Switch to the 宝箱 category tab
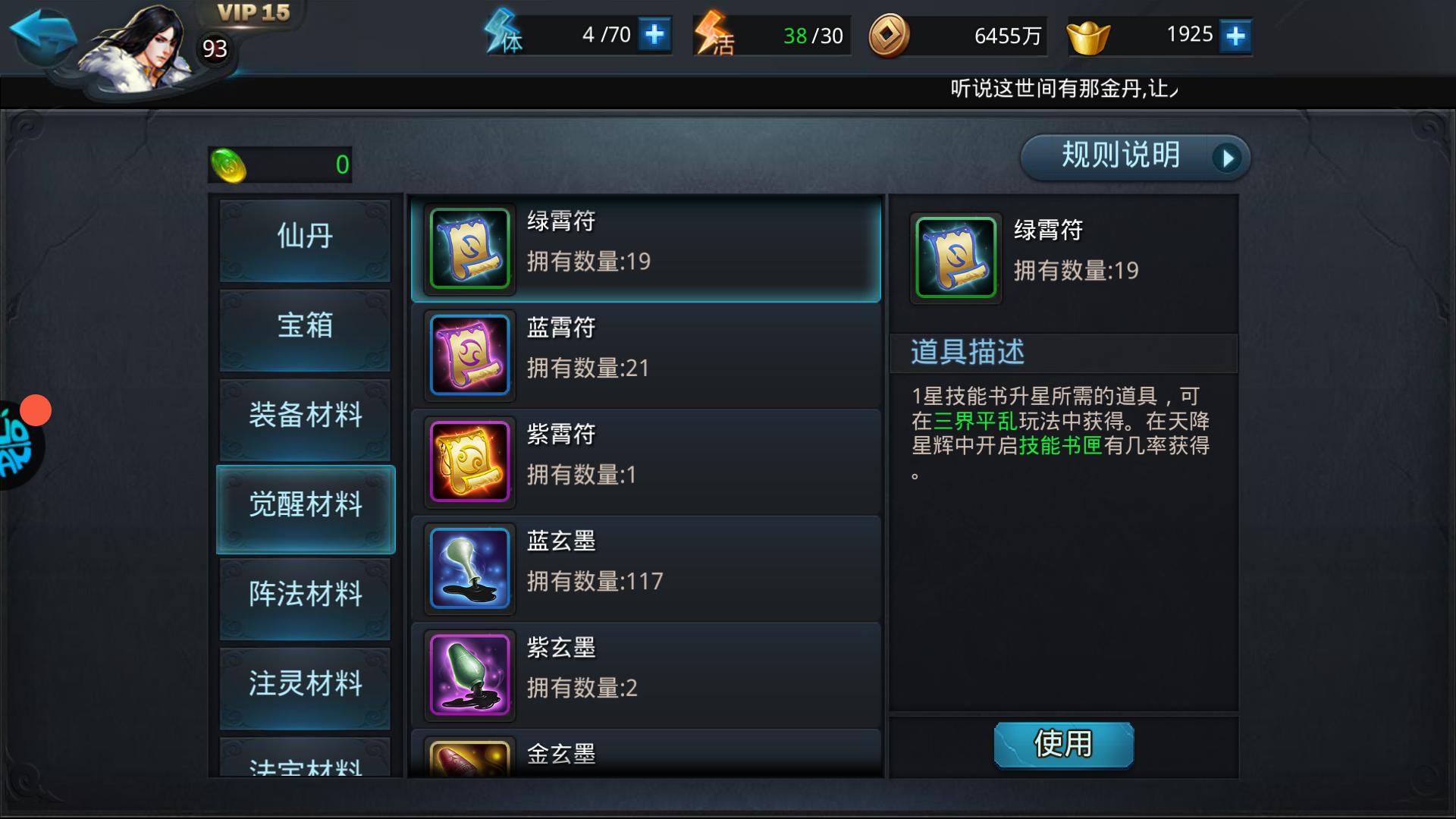This screenshot has height=819, width=1456. pos(304,326)
